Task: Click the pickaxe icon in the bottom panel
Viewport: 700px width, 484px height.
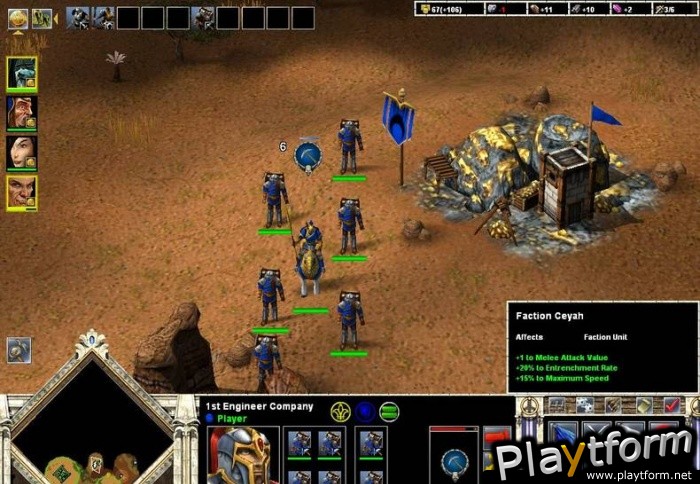Action: coord(454,461)
